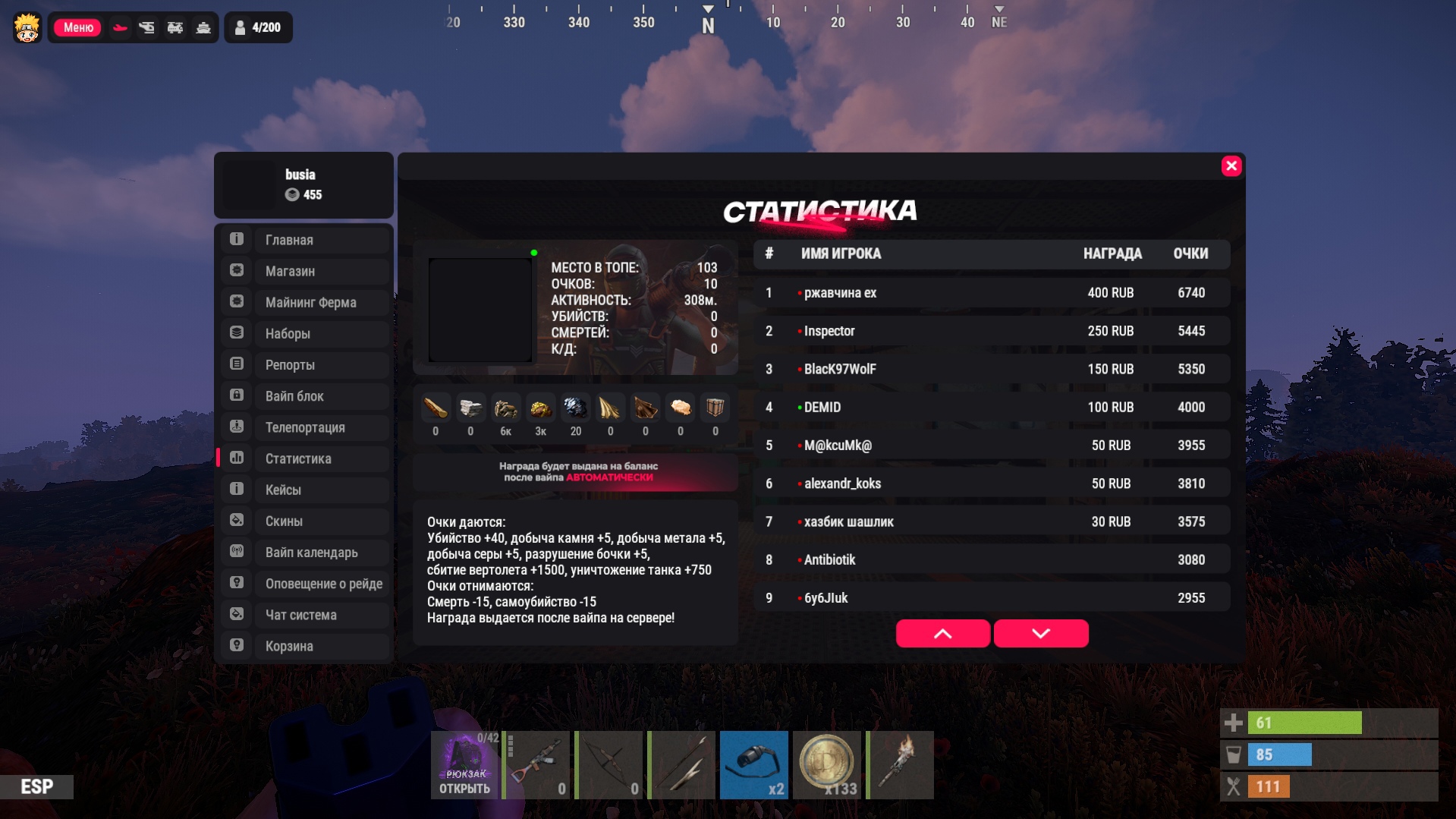Open the Чат система settings
The width and height of the screenshot is (1456, 819).
(x=305, y=615)
